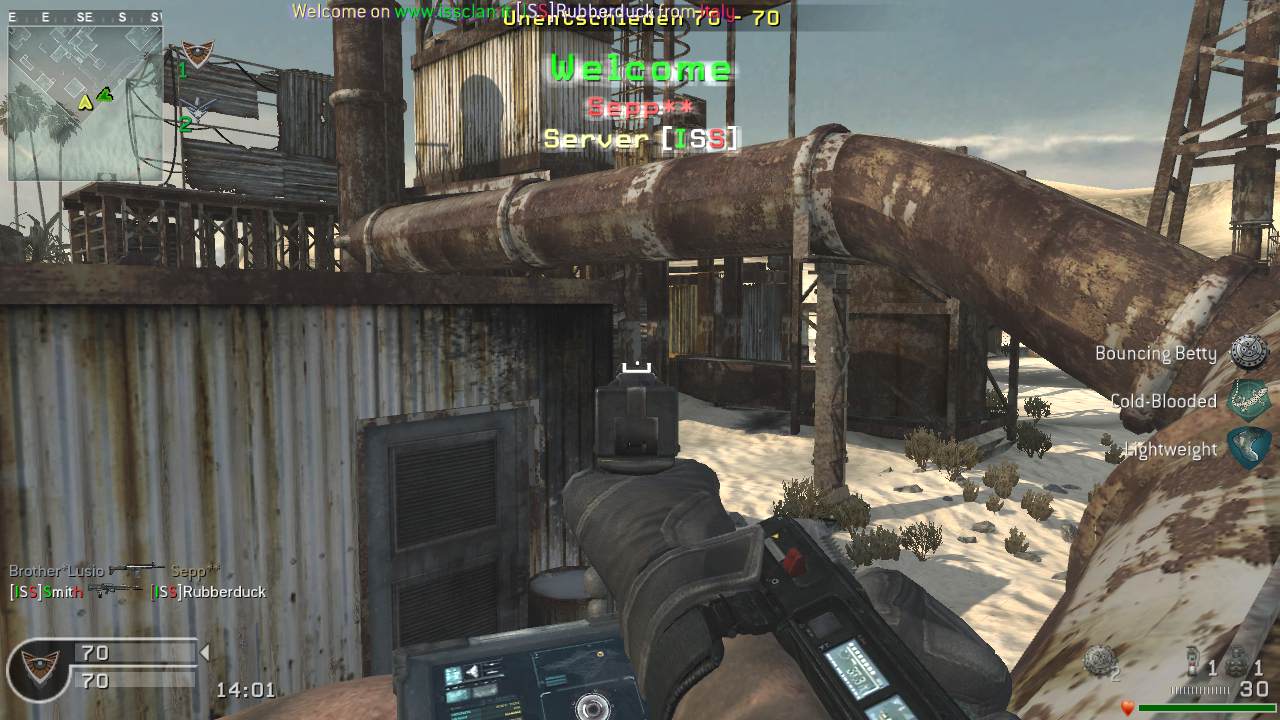This screenshot has width=1280, height=720.
Task: Select the Brother Lusio killfeed entry
Action: (x=56, y=570)
